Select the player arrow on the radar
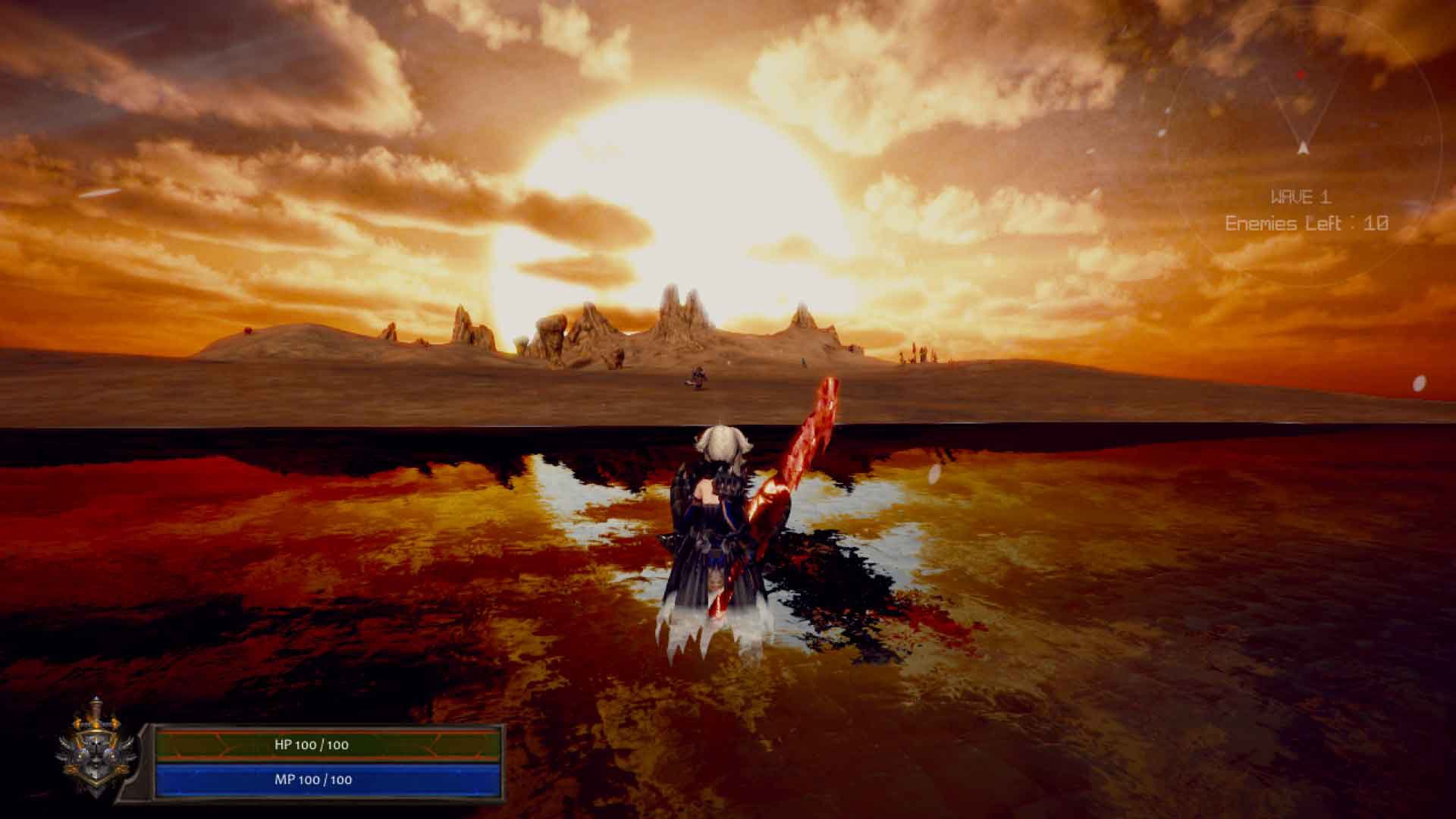The width and height of the screenshot is (1456, 819). [x=1303, y=149]
